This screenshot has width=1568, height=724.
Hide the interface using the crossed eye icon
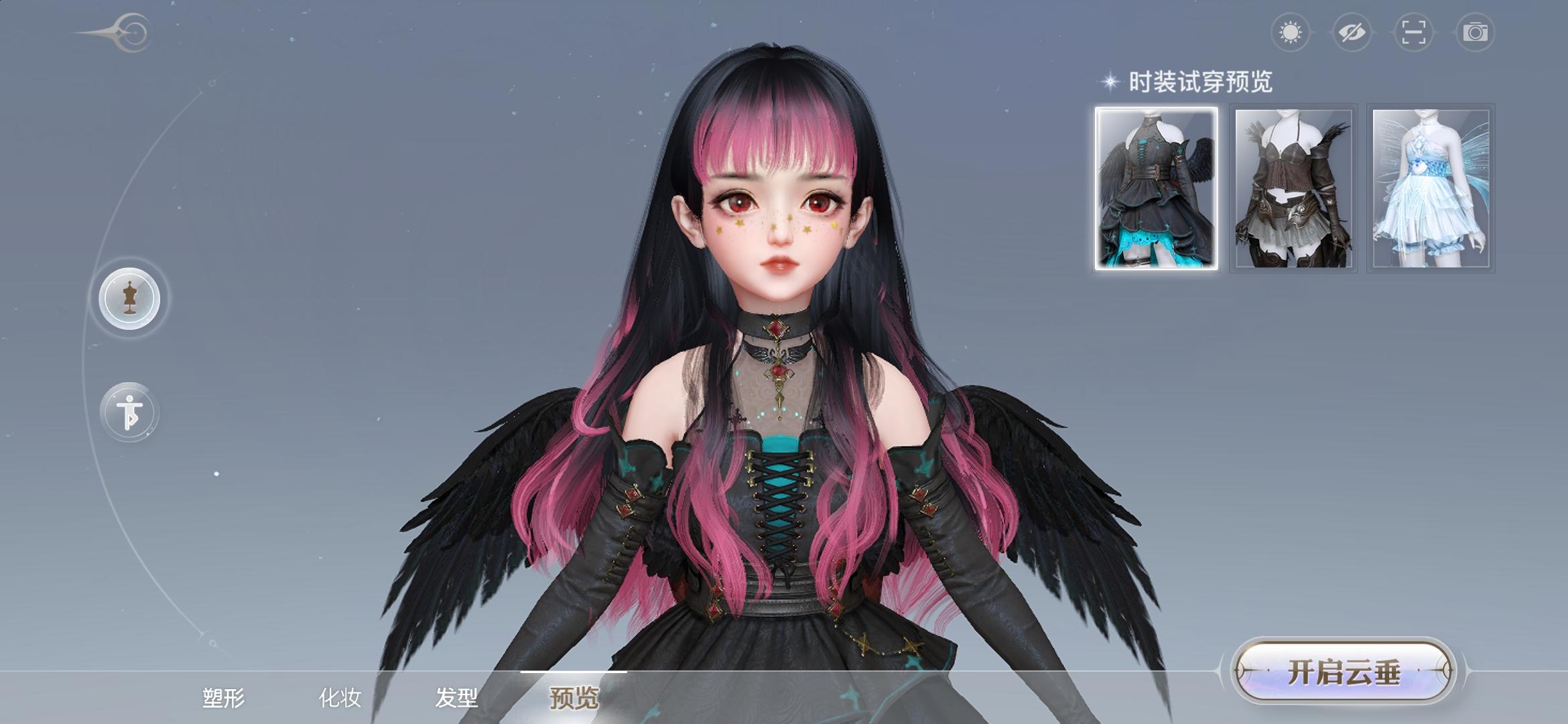point(1352,32)
